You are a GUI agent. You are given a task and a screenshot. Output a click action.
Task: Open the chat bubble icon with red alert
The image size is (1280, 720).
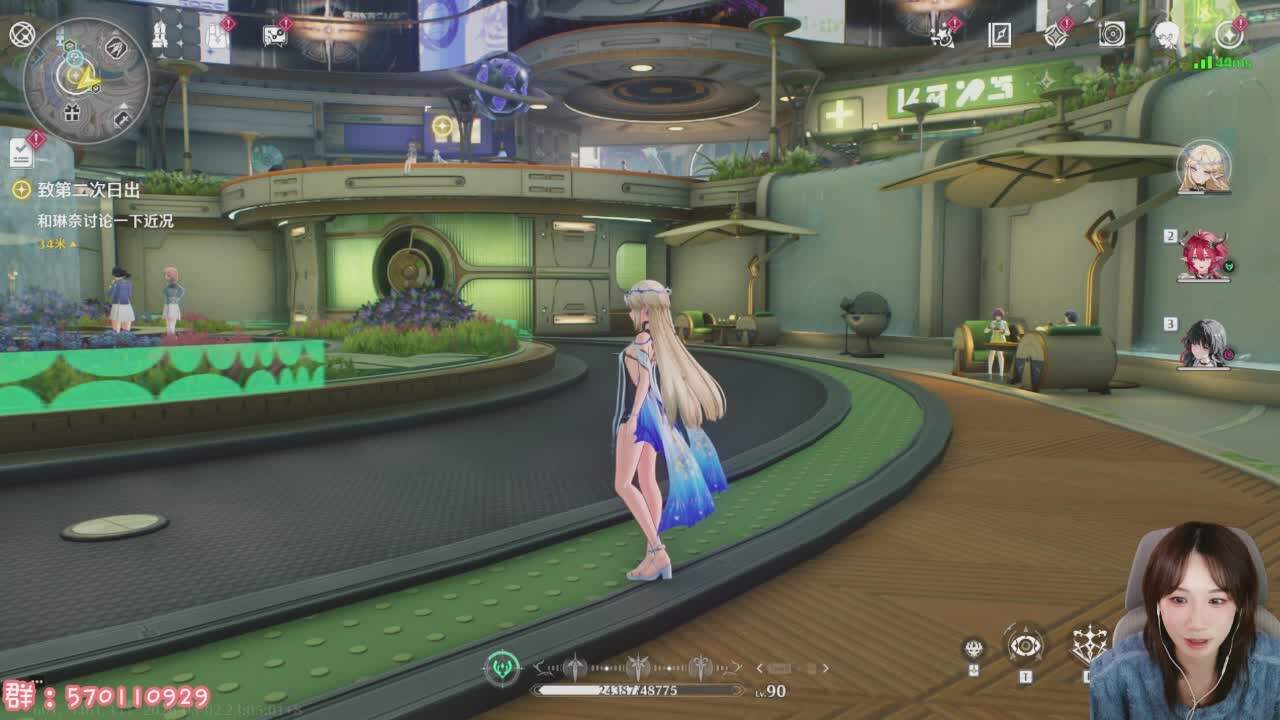[x=274, y=36]
